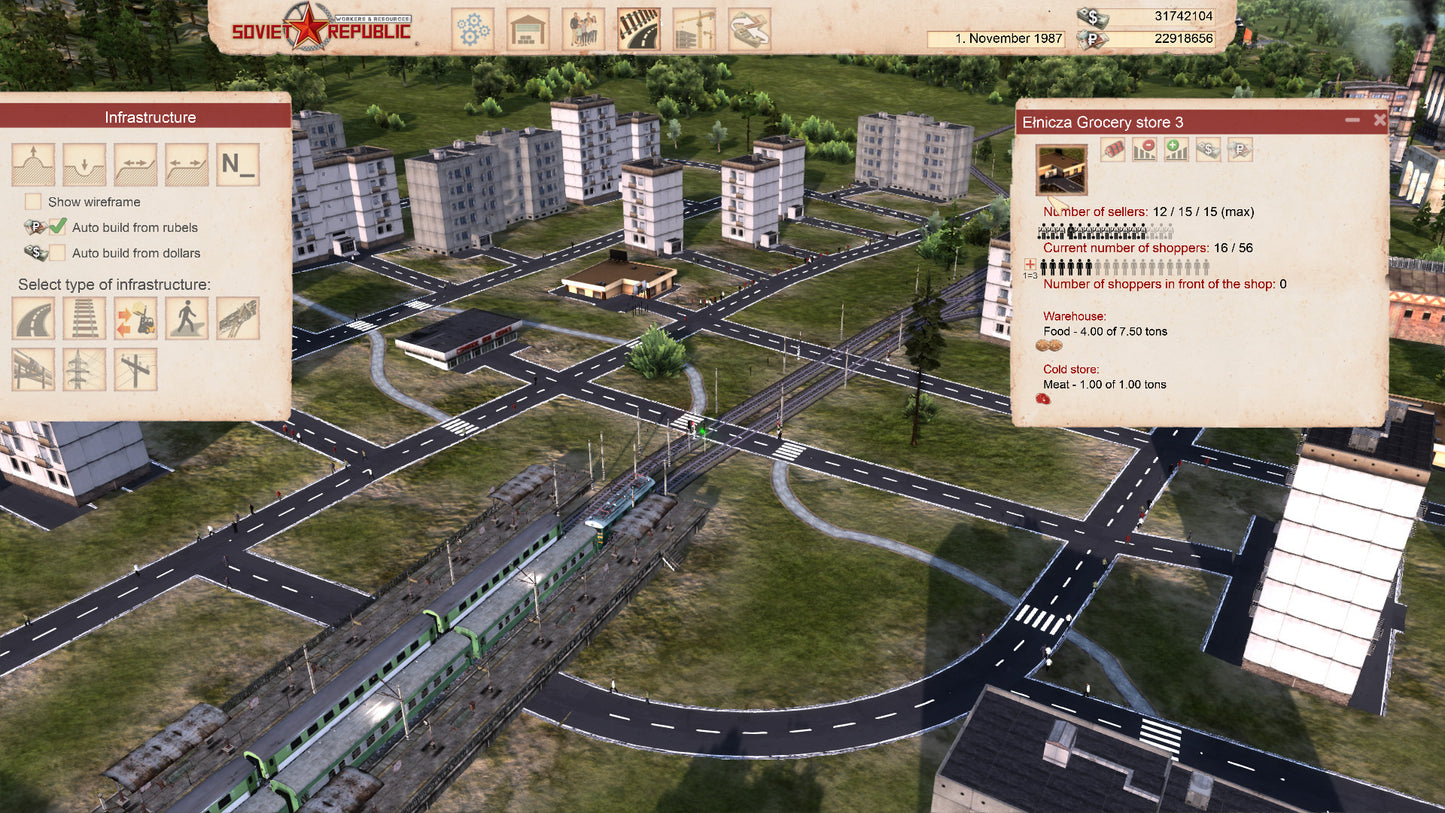This screenshot has height=813, width=1445.
Task: Open the gears settings menu in the top bar
Action: [474, 29]
